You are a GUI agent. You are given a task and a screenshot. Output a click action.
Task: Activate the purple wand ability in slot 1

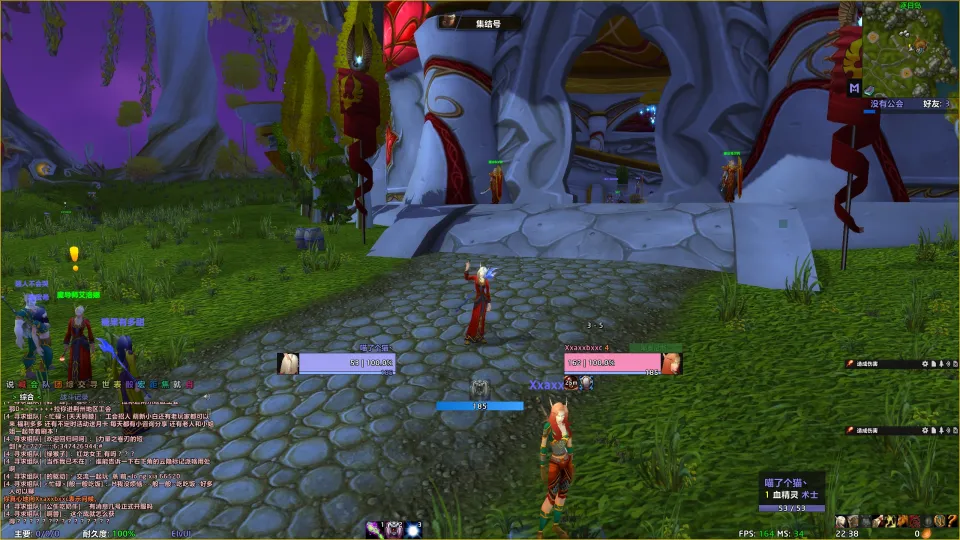pos(375,528)
